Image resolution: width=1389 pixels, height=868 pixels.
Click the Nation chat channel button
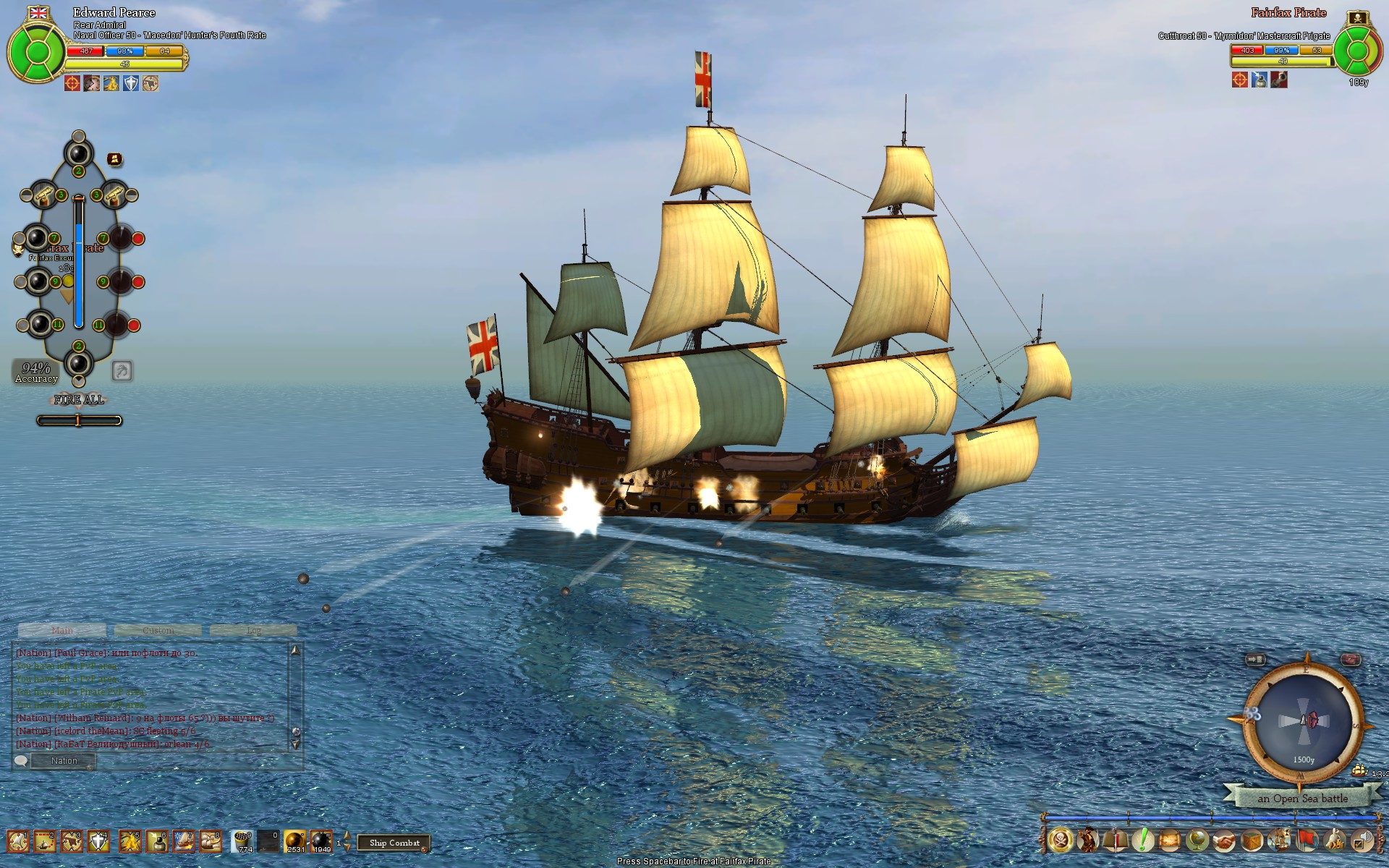pos(64,760)
